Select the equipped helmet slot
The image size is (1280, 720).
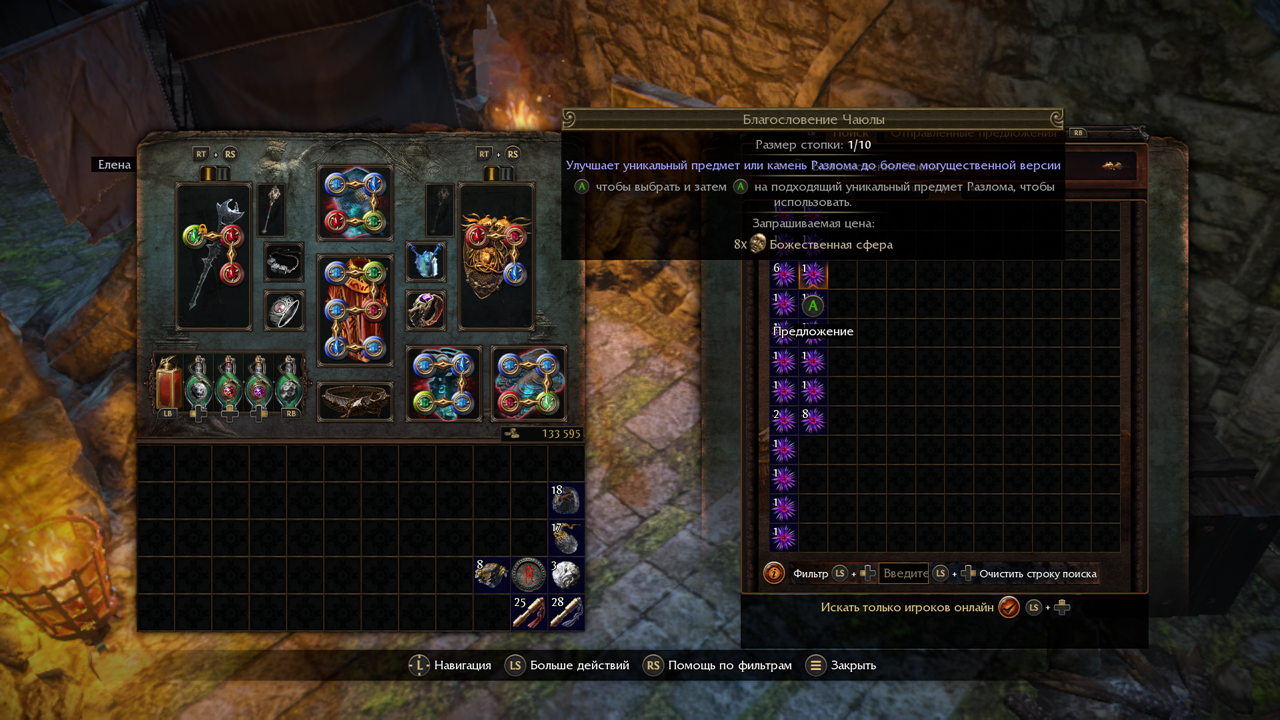coord(354,203)
